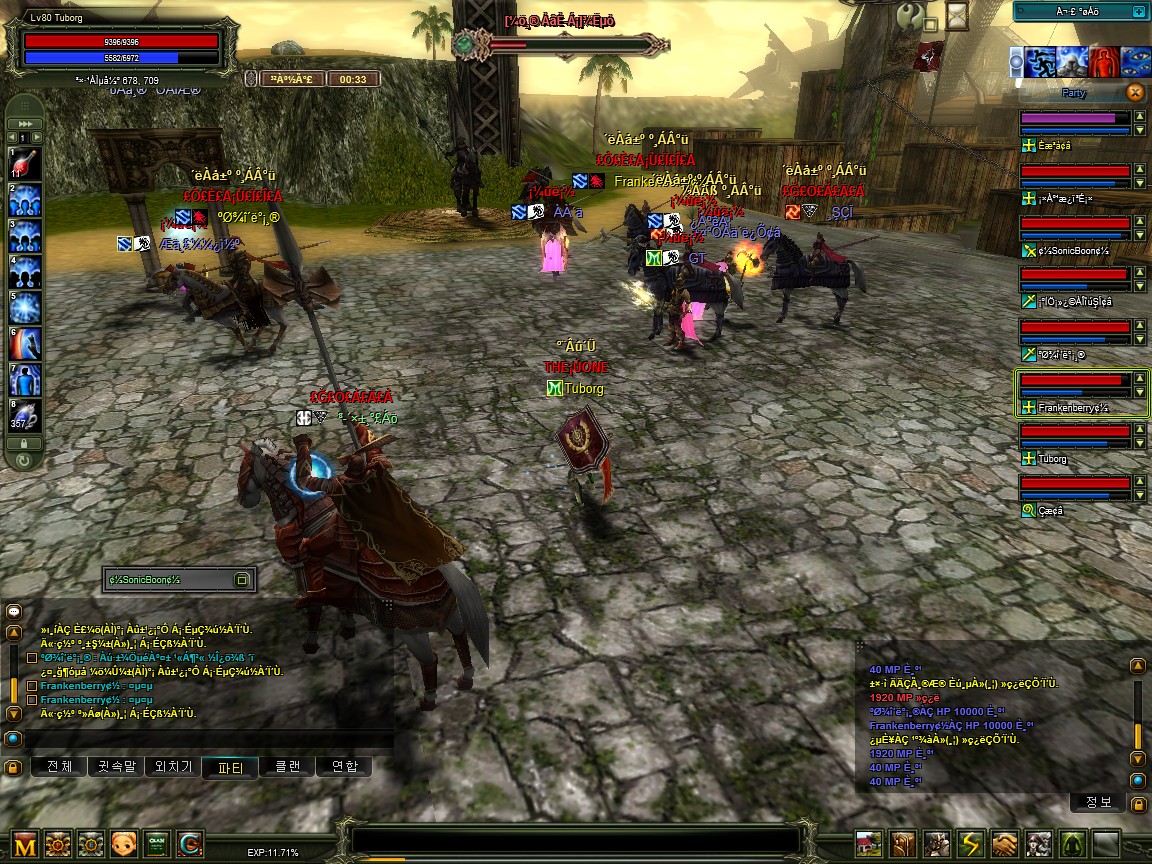Lock the skill hotbar with the padlock button
This screenshot has width=1152, height=864.
24,442
